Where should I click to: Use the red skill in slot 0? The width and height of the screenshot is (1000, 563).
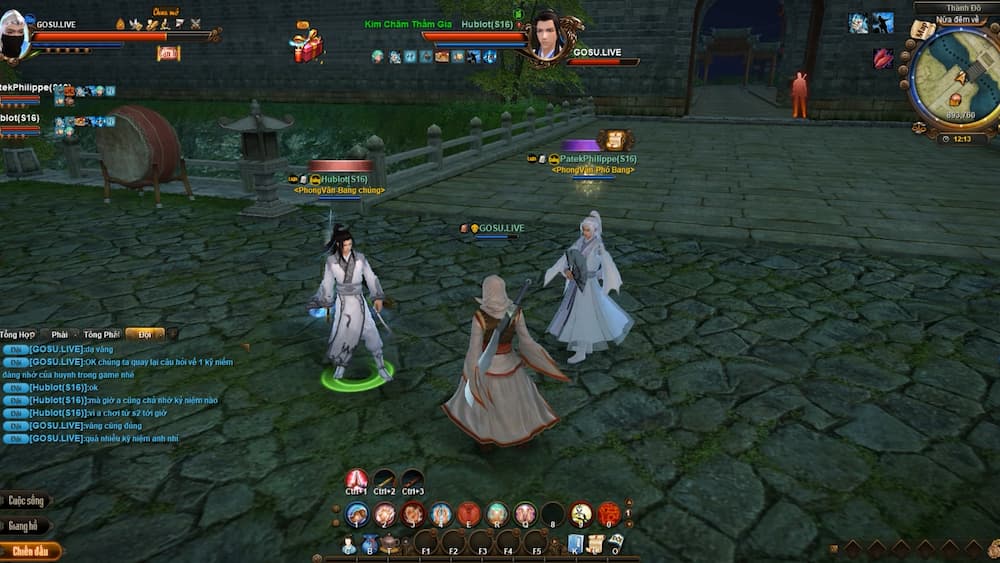click(609, 515)
